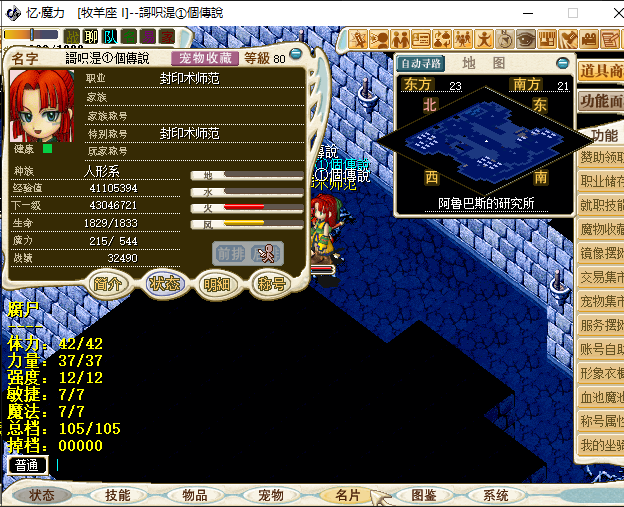The height and width of the screenshot is (507, 624).
Task: Activate 自动寻路 auto-pathfinding on the map
Action: (421, 64)
